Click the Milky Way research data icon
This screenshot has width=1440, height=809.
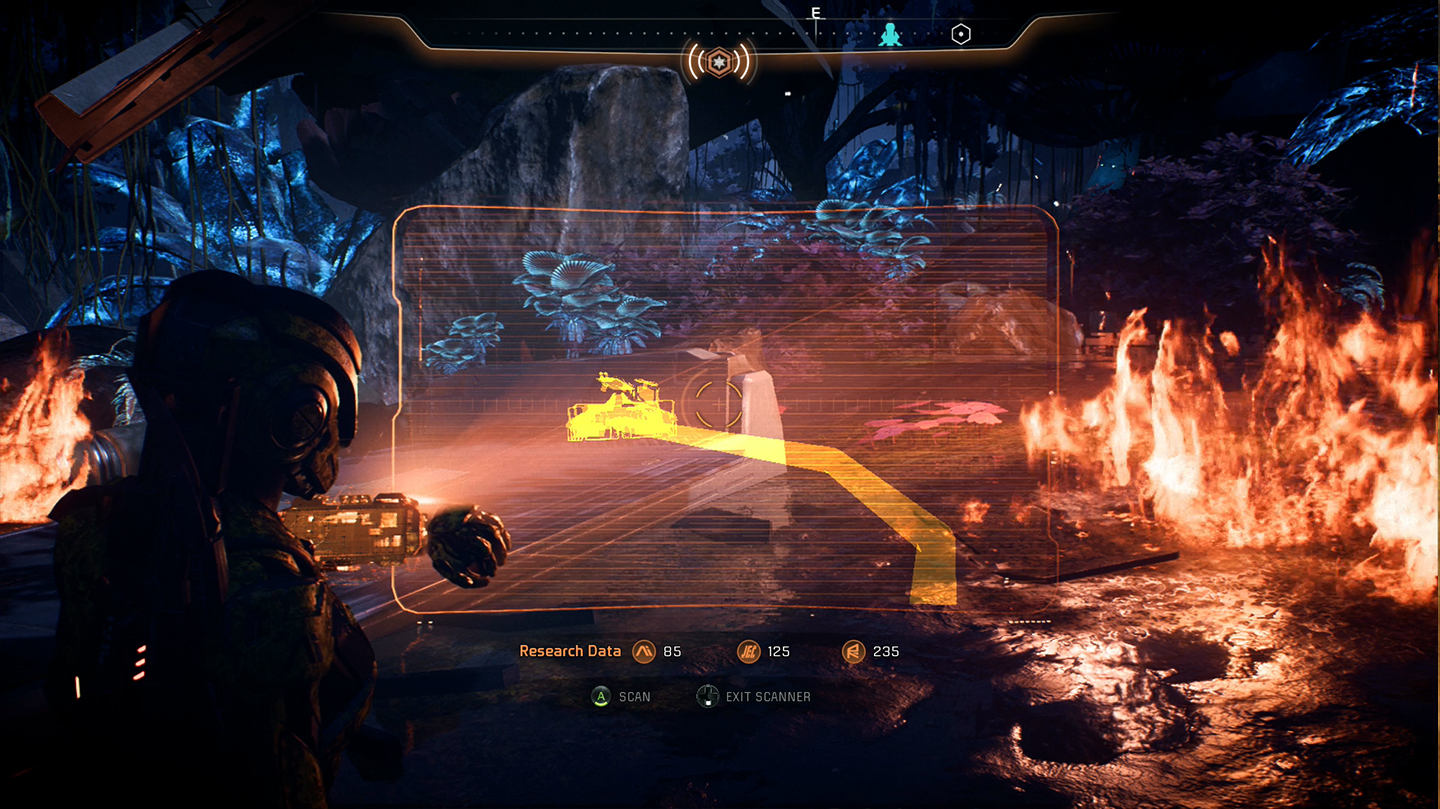pos(643,651)
